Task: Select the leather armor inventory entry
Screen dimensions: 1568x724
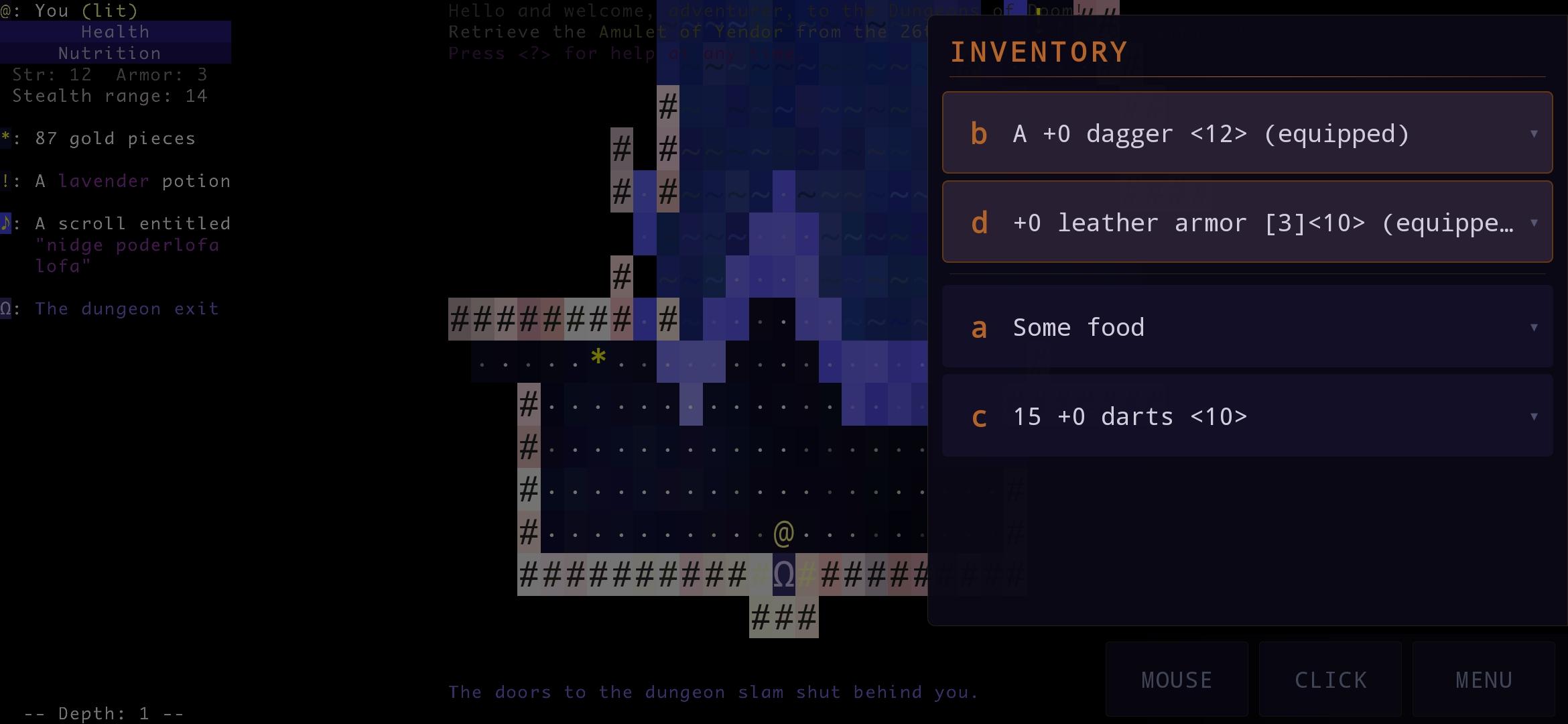Action: click(x=1246, y=222)
